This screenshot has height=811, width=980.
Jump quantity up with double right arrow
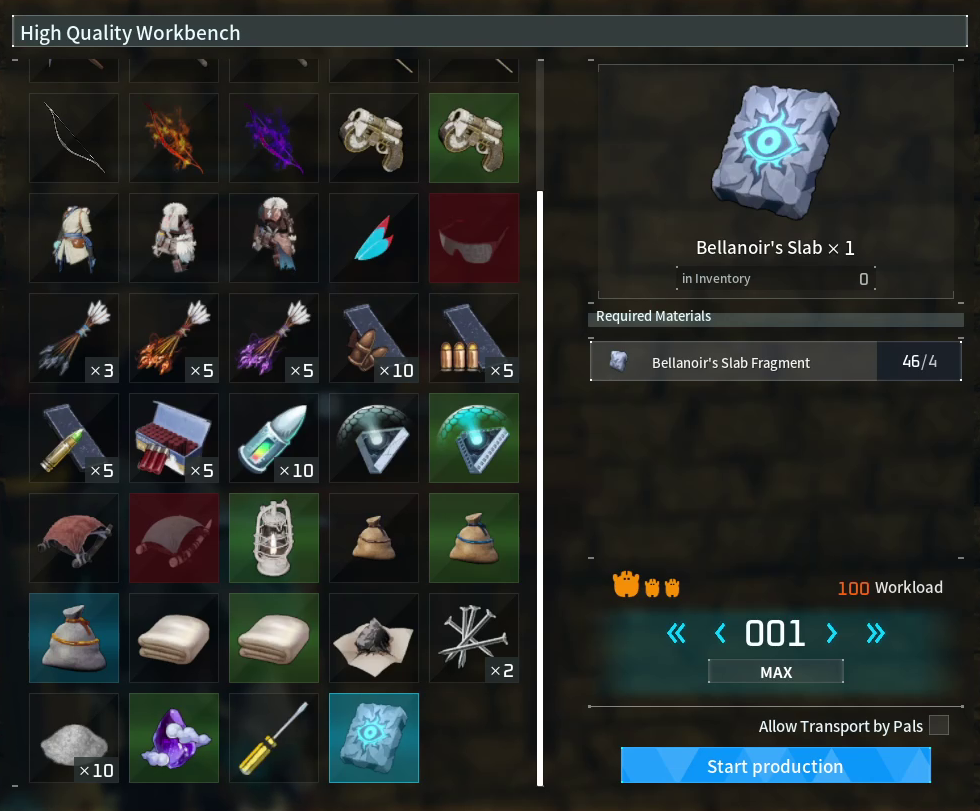pyautogui.click(x=876, y=632)
